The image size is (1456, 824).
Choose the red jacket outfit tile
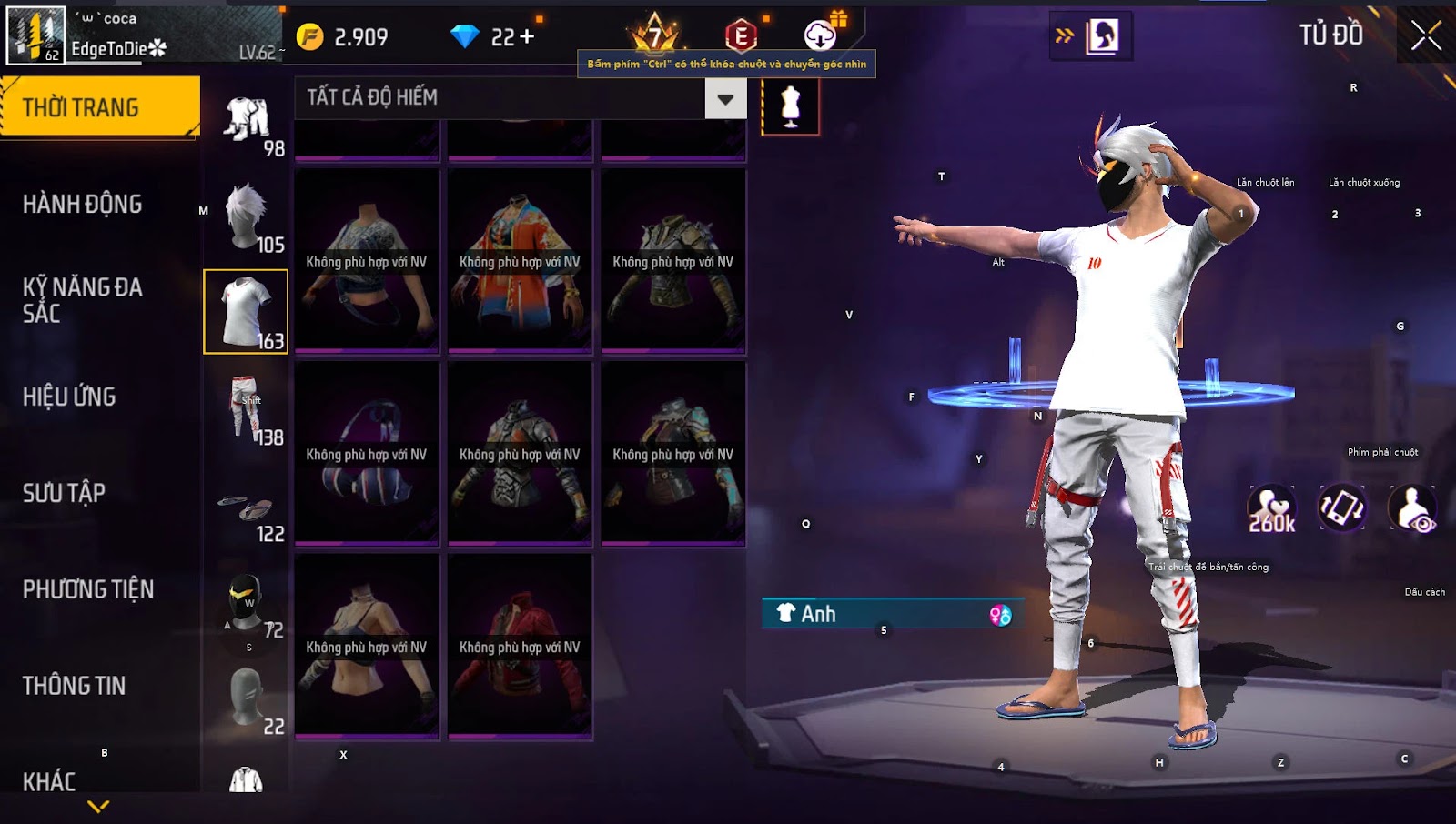(x=520, y=647)
